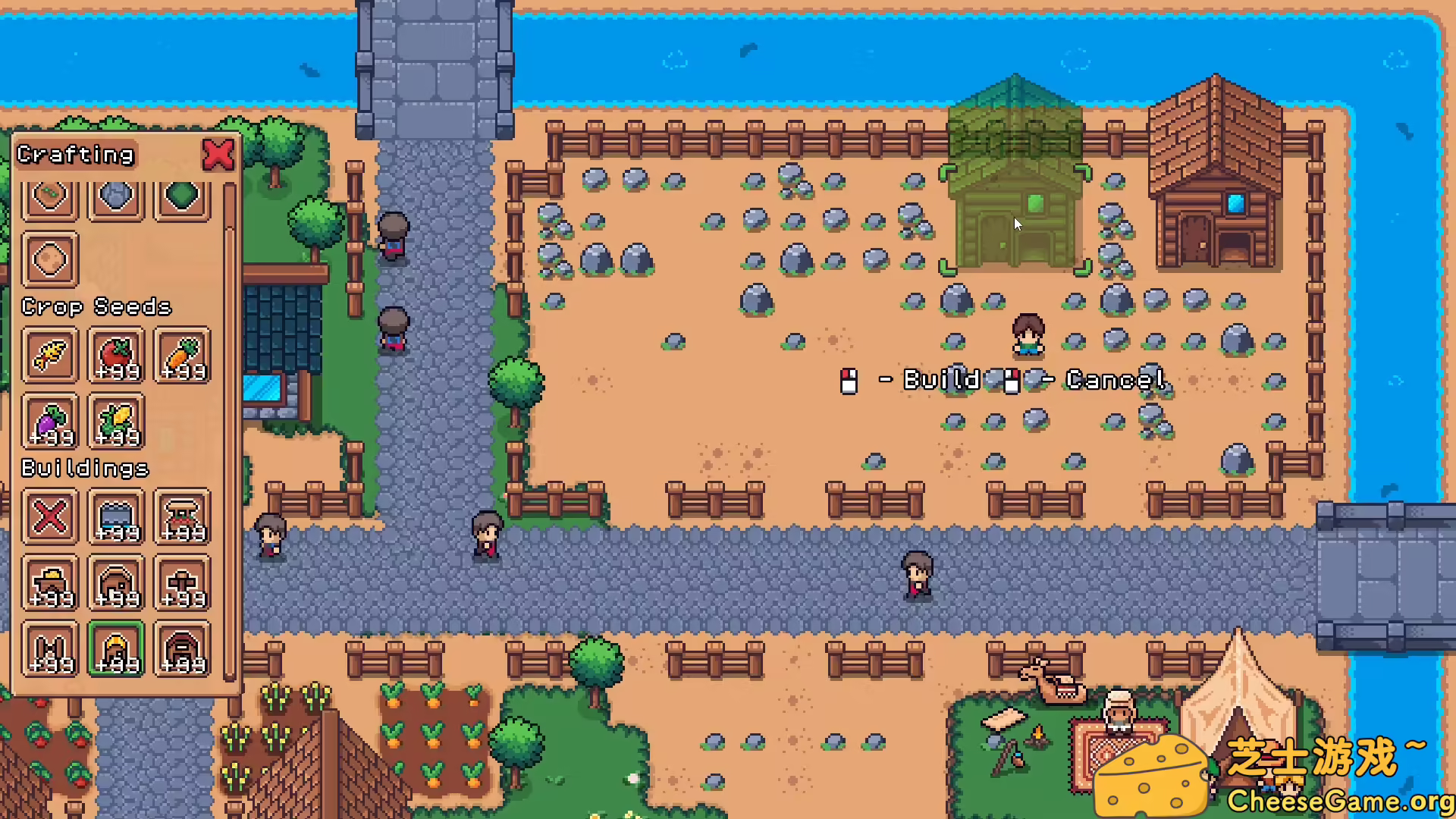The image size is (1456, 819).
Task: Select the tomato seeds icon
Action: coord(115,356)
